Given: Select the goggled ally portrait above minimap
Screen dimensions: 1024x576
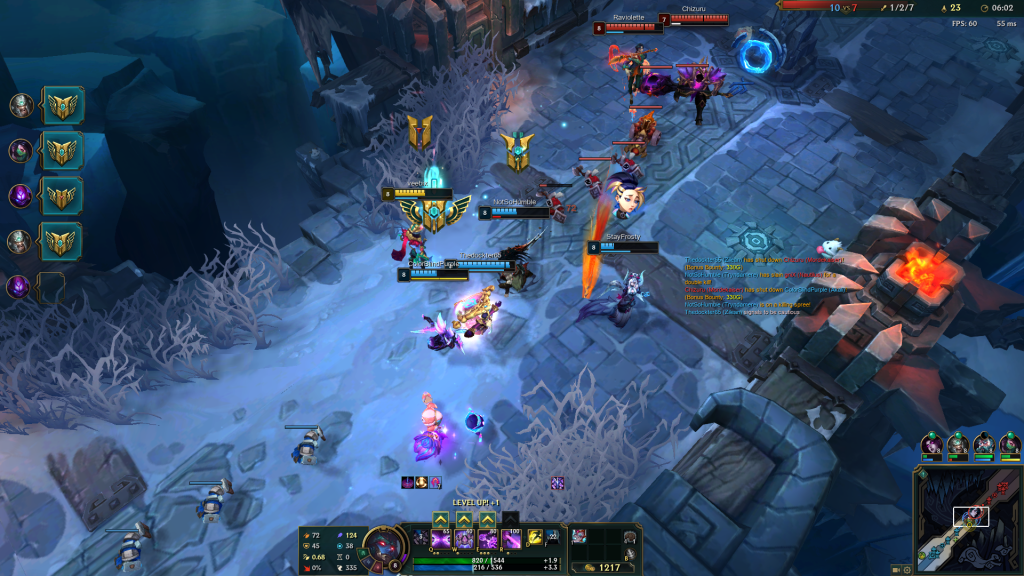Looking at the screenshot, I should 984,443.
